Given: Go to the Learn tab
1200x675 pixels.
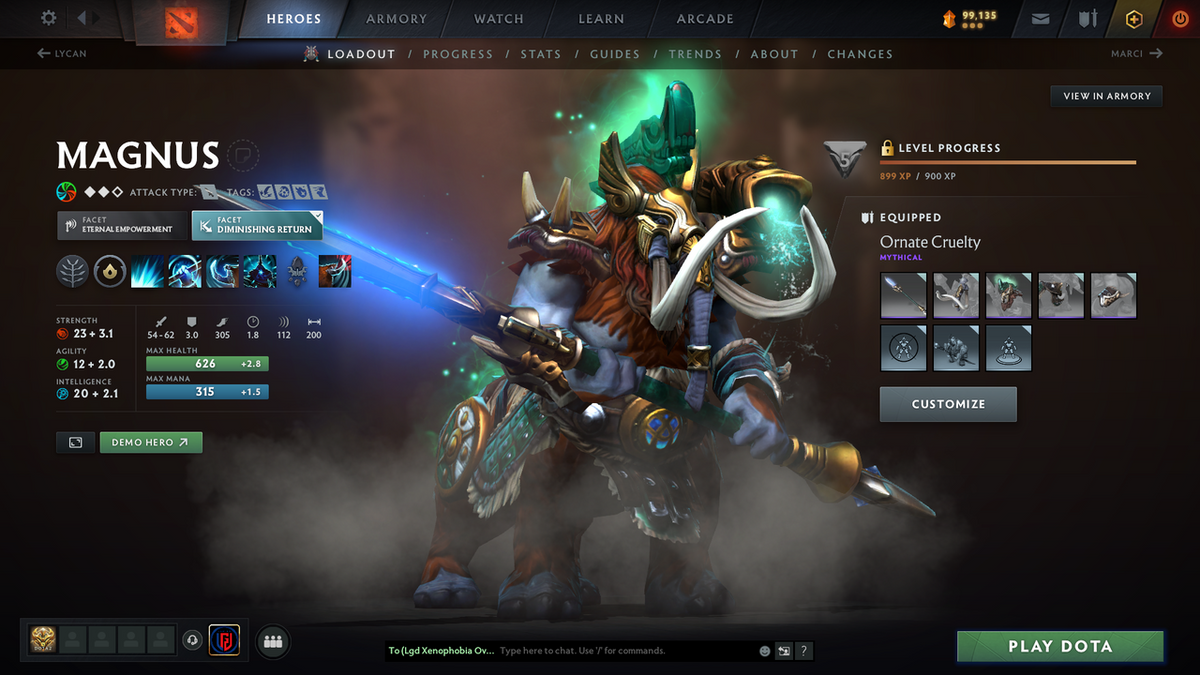Looking at the screenshot, I should [x=601, y=19].
